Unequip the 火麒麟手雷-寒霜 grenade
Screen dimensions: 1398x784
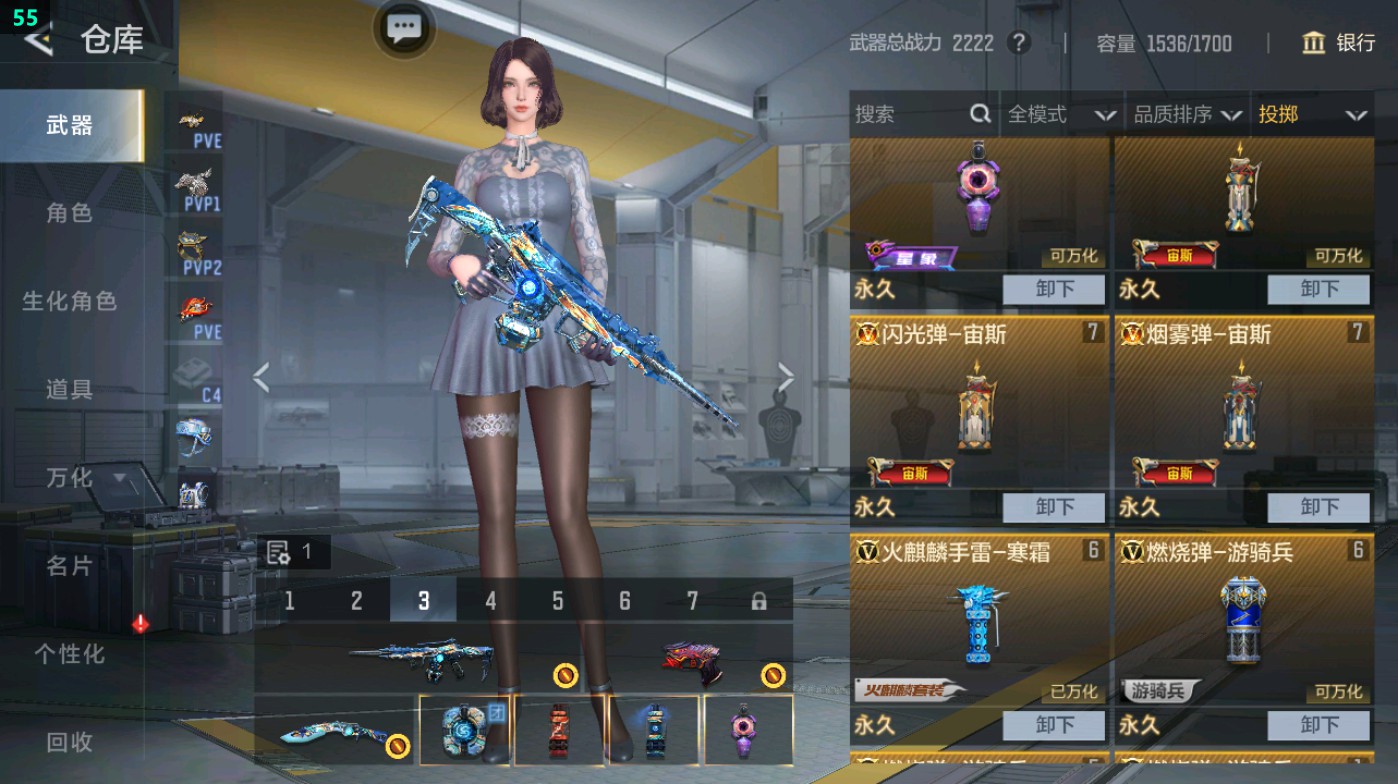(1054, 725)
